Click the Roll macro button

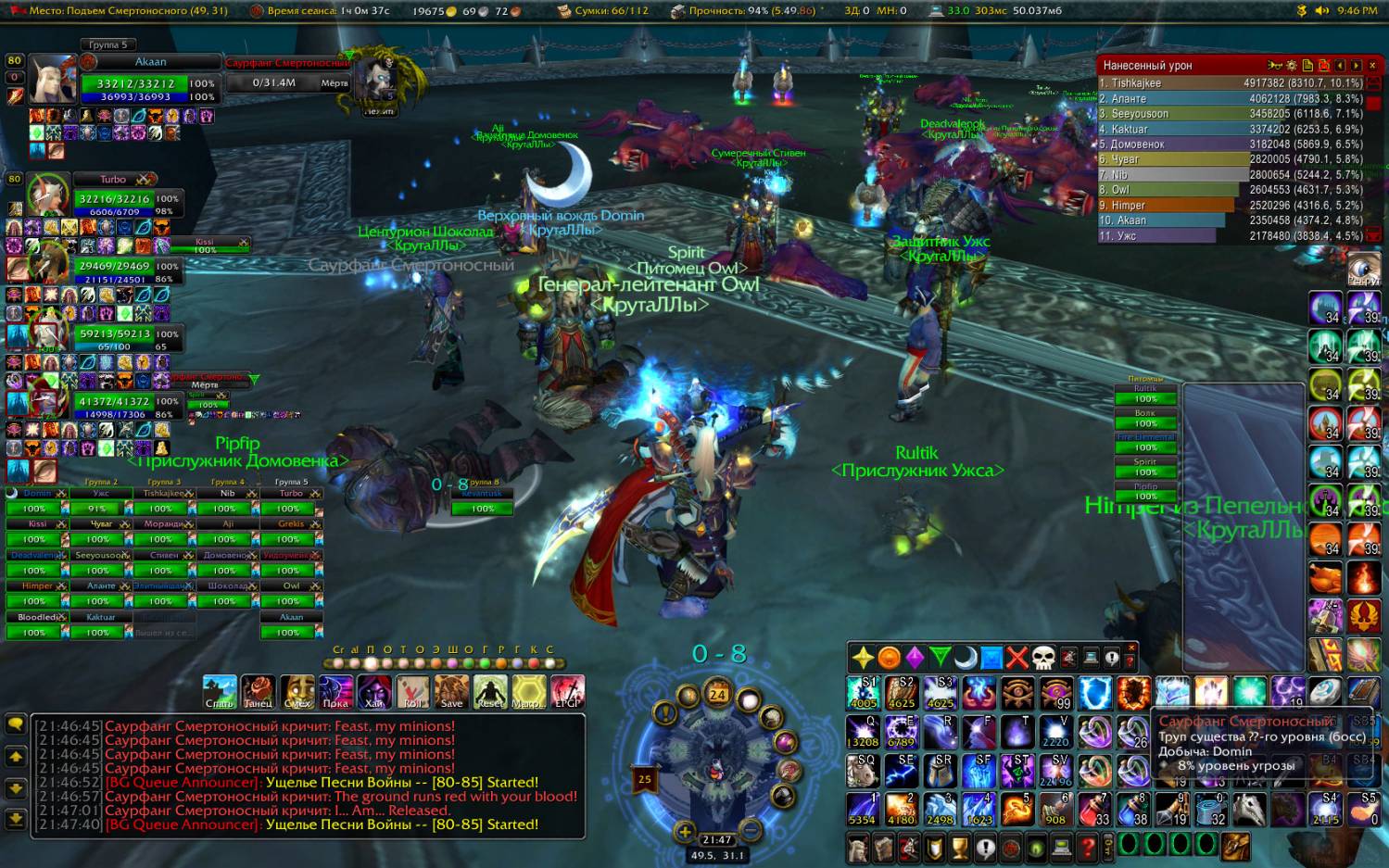(412, 692)
